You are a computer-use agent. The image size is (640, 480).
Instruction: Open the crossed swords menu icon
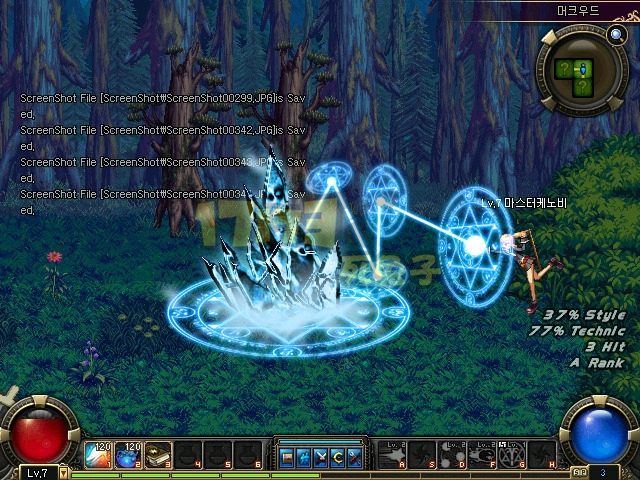click(320, 458)
